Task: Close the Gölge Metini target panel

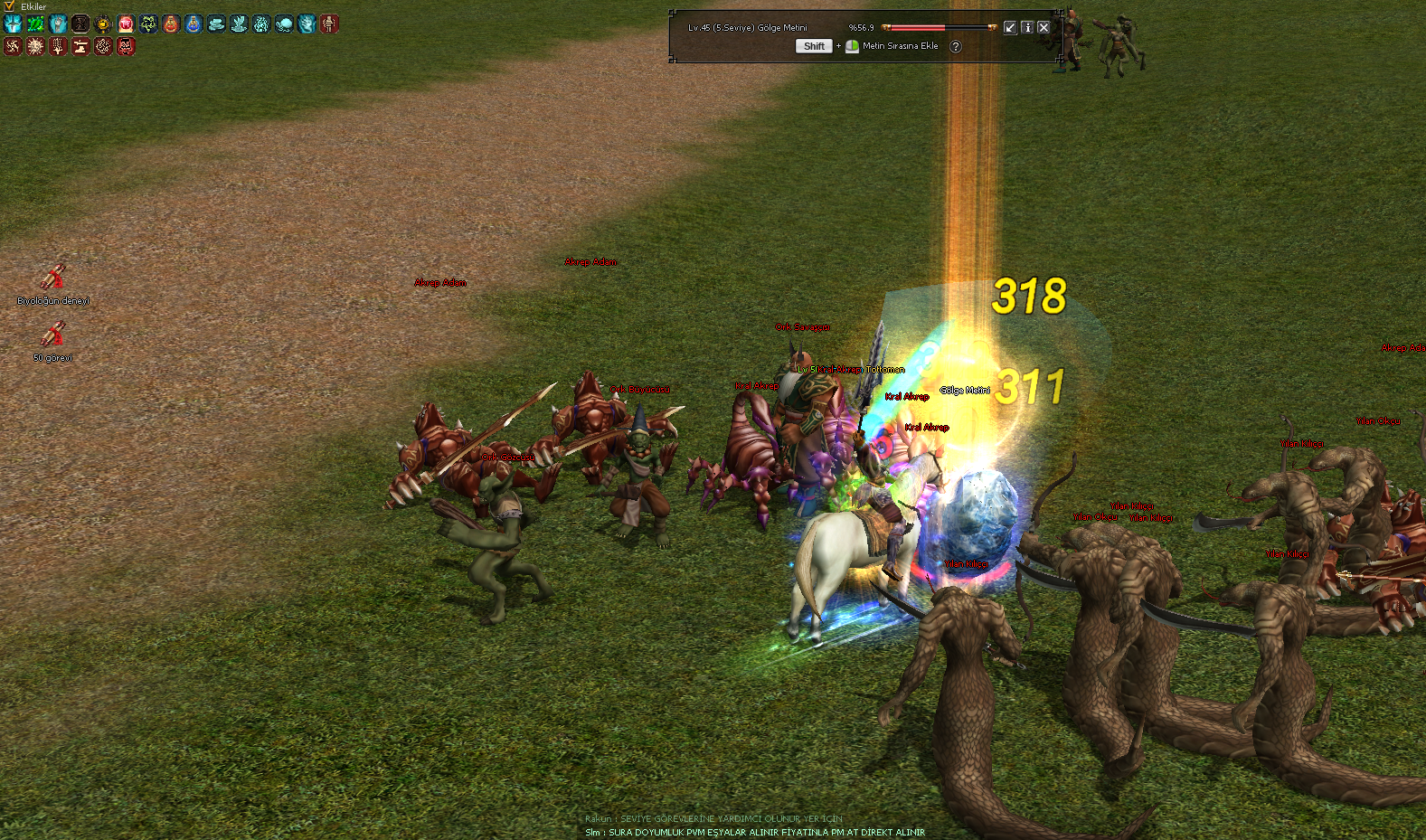Action: [1044, 27]
